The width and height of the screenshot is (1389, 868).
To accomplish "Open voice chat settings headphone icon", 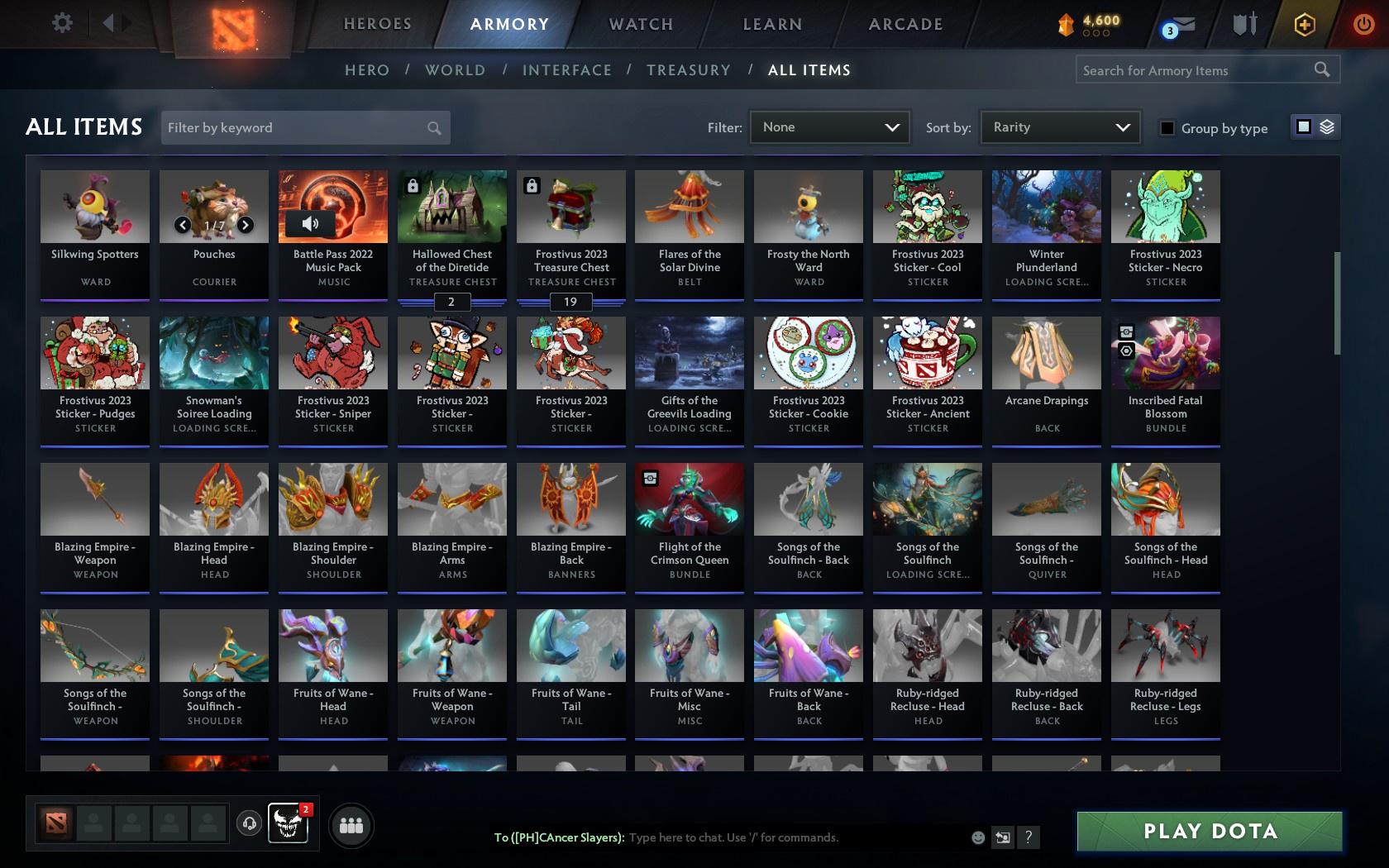I will click(250, 824).
